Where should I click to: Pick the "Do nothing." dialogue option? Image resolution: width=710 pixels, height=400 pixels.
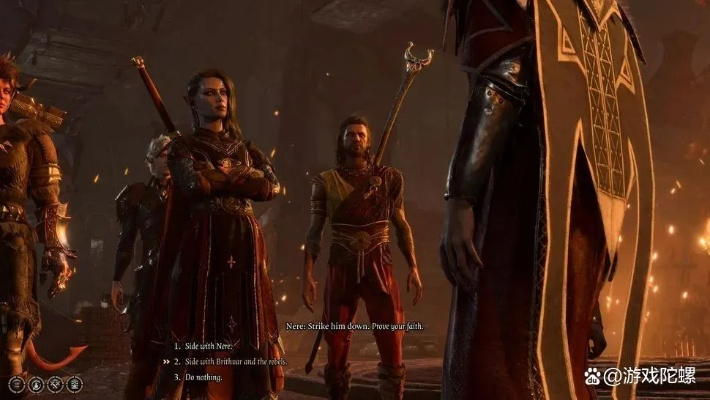coord(204,377)
